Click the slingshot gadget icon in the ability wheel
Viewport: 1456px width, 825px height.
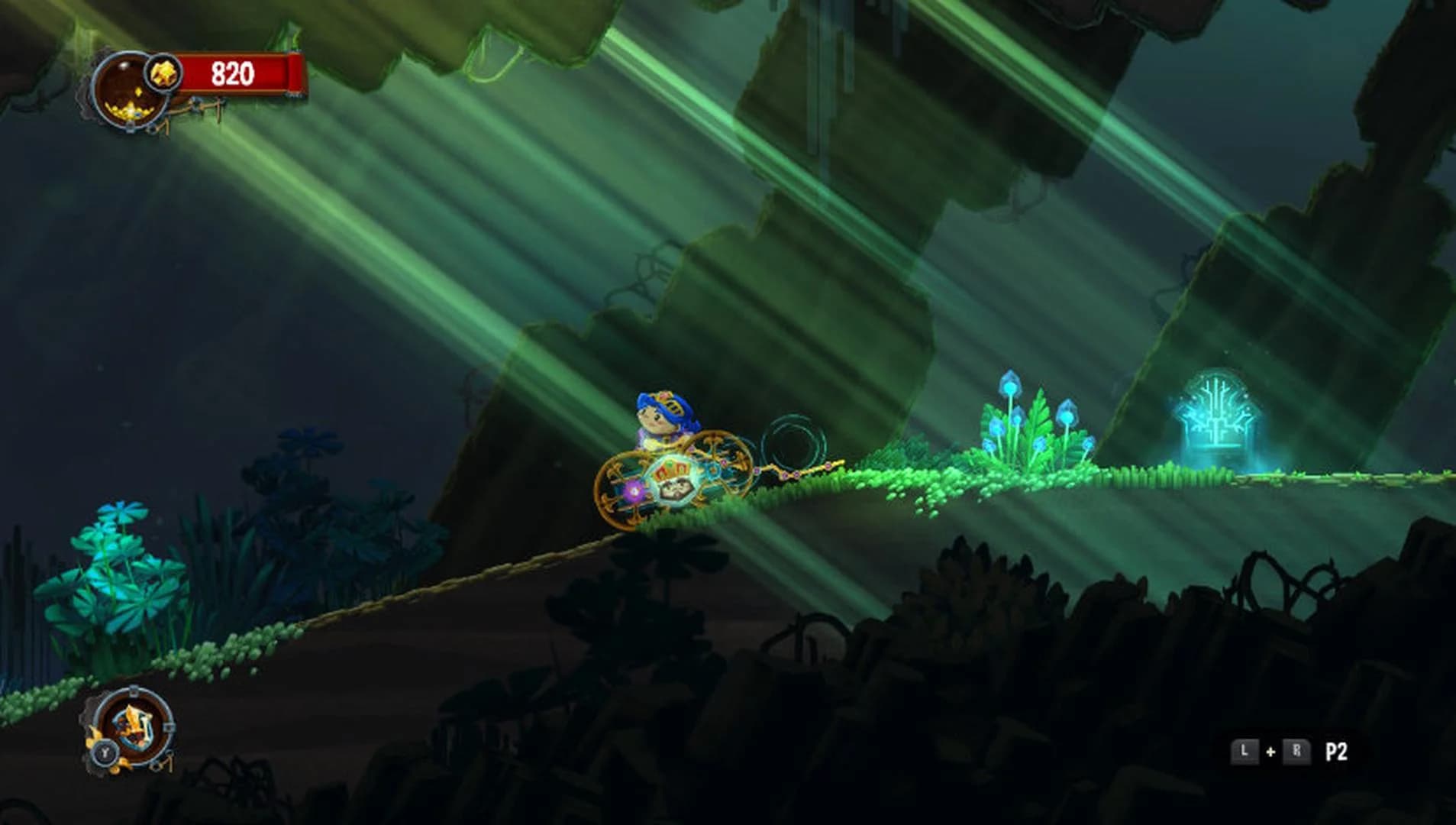click(134, 726)
